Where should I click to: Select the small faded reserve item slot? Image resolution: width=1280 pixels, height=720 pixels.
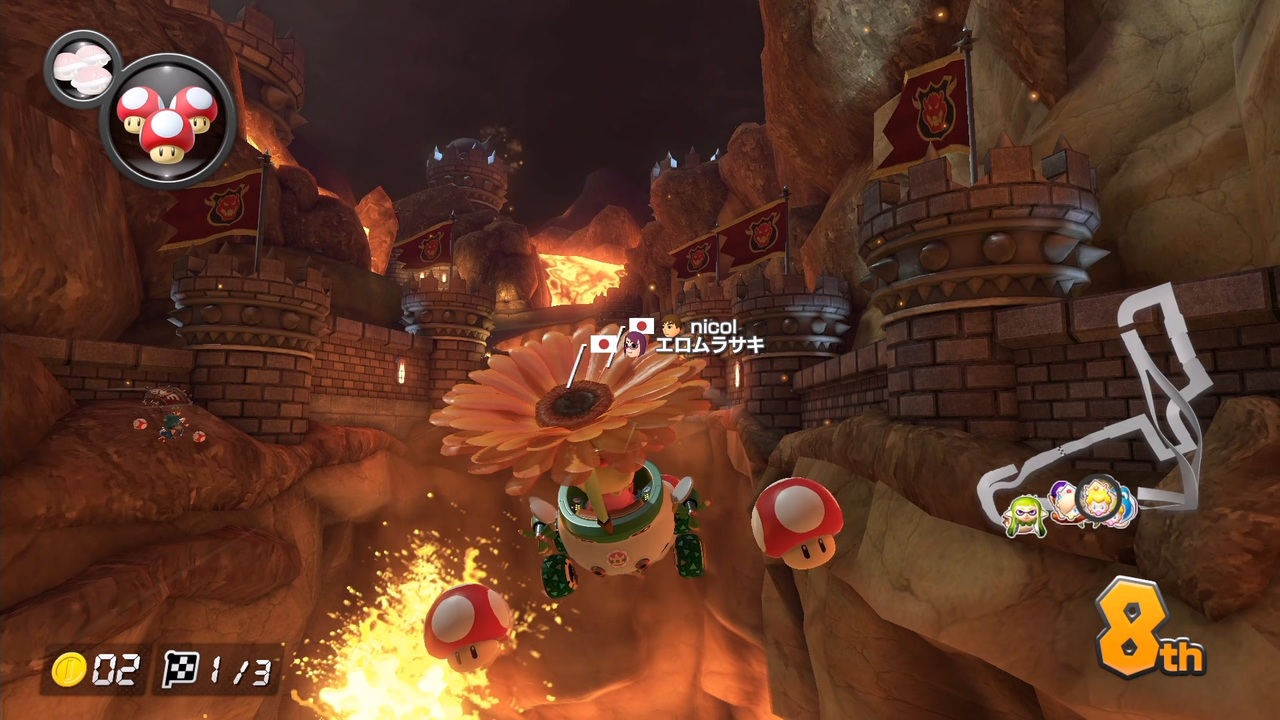[82, 68]
